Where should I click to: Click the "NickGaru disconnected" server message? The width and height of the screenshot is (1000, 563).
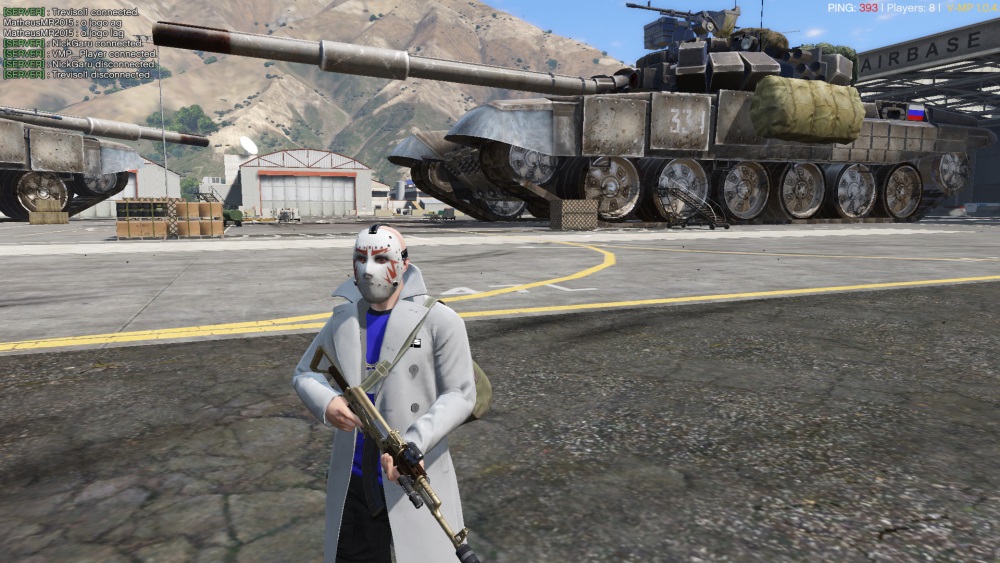coord(79,64)
